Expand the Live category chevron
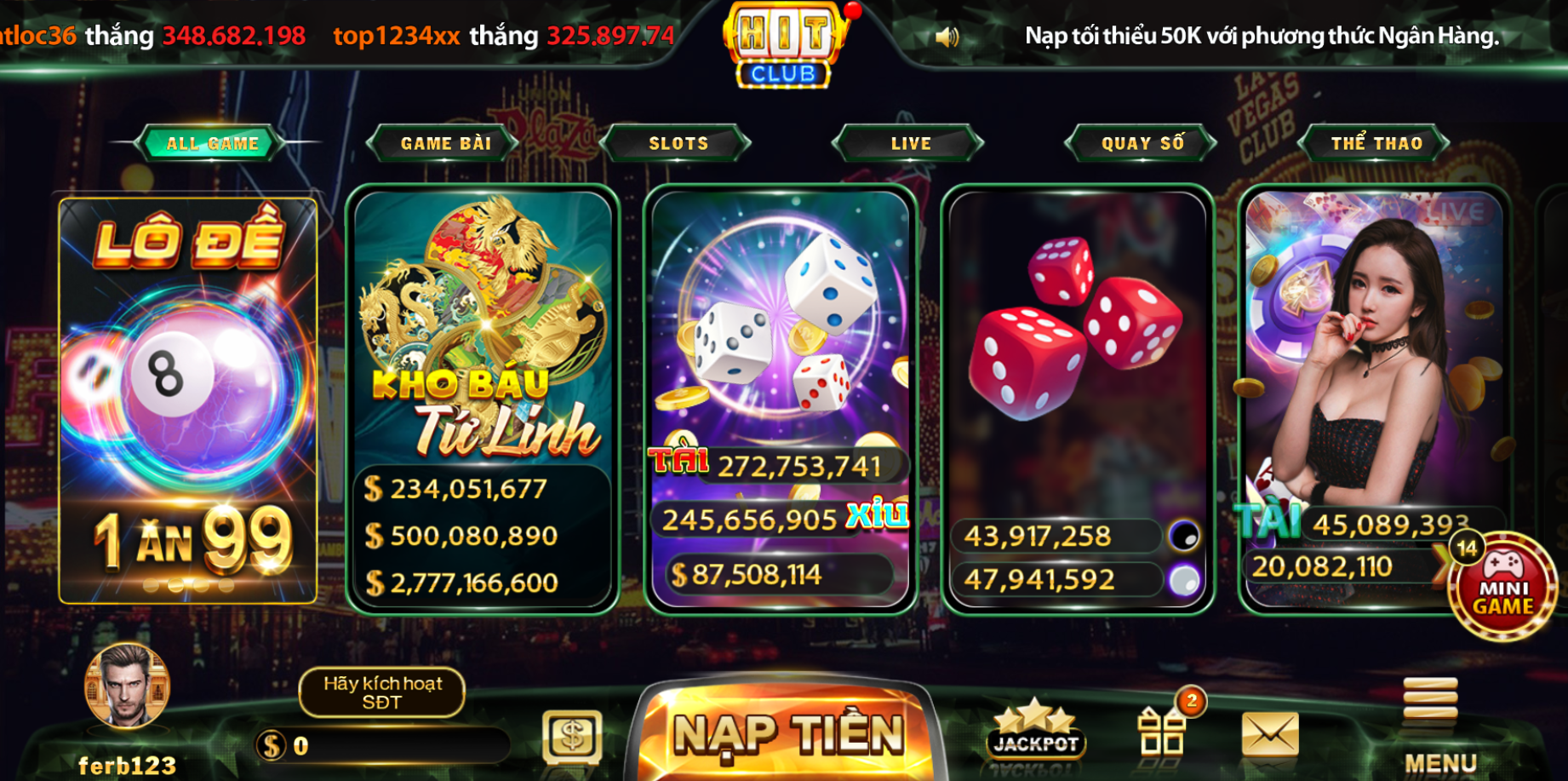Screen dimensions: 1568x781 coord(910,143)
